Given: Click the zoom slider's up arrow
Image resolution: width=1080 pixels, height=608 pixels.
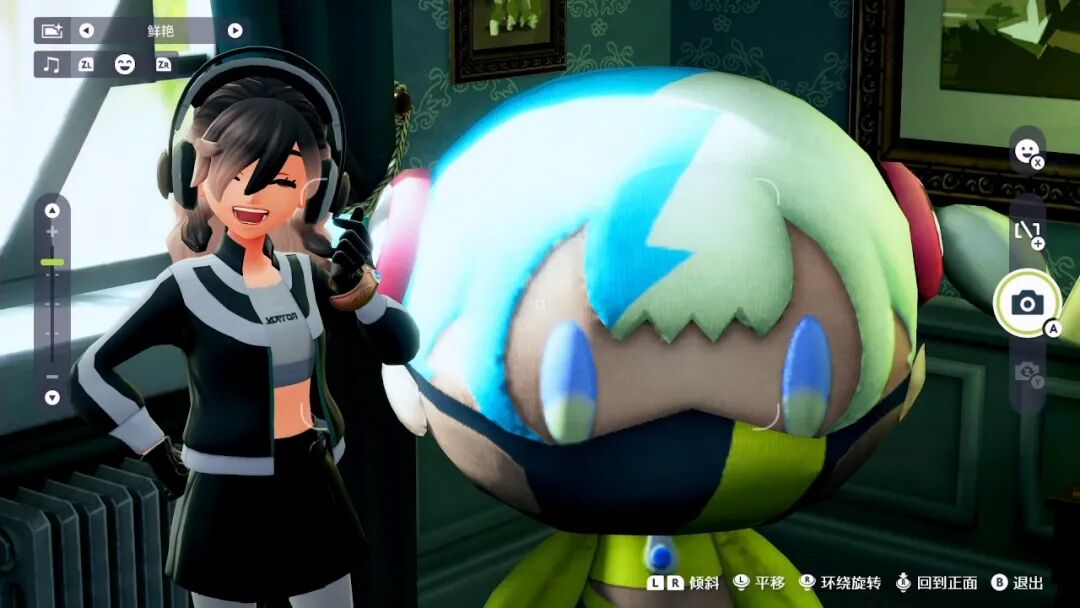Looking at the screenshot, I should [x=52, y=210].
